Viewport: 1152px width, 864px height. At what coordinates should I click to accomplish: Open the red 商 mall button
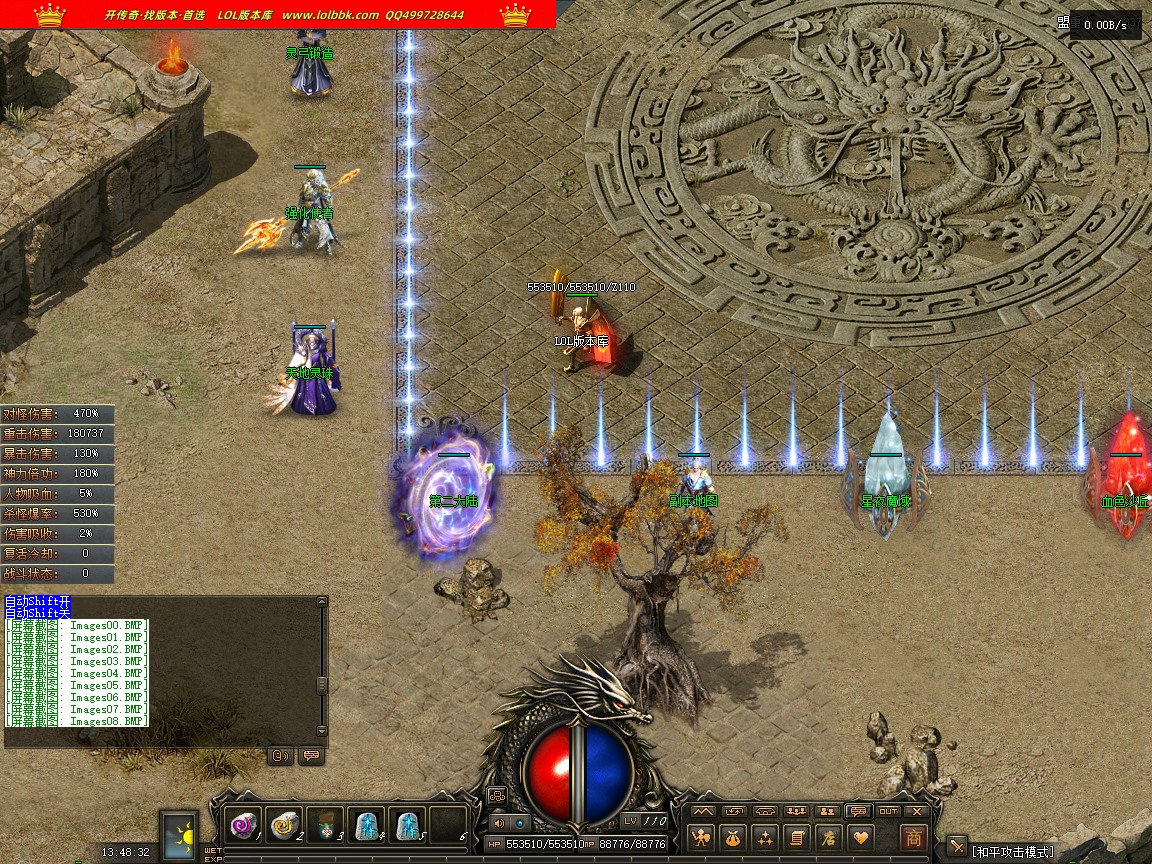click(x=912, y=838)
